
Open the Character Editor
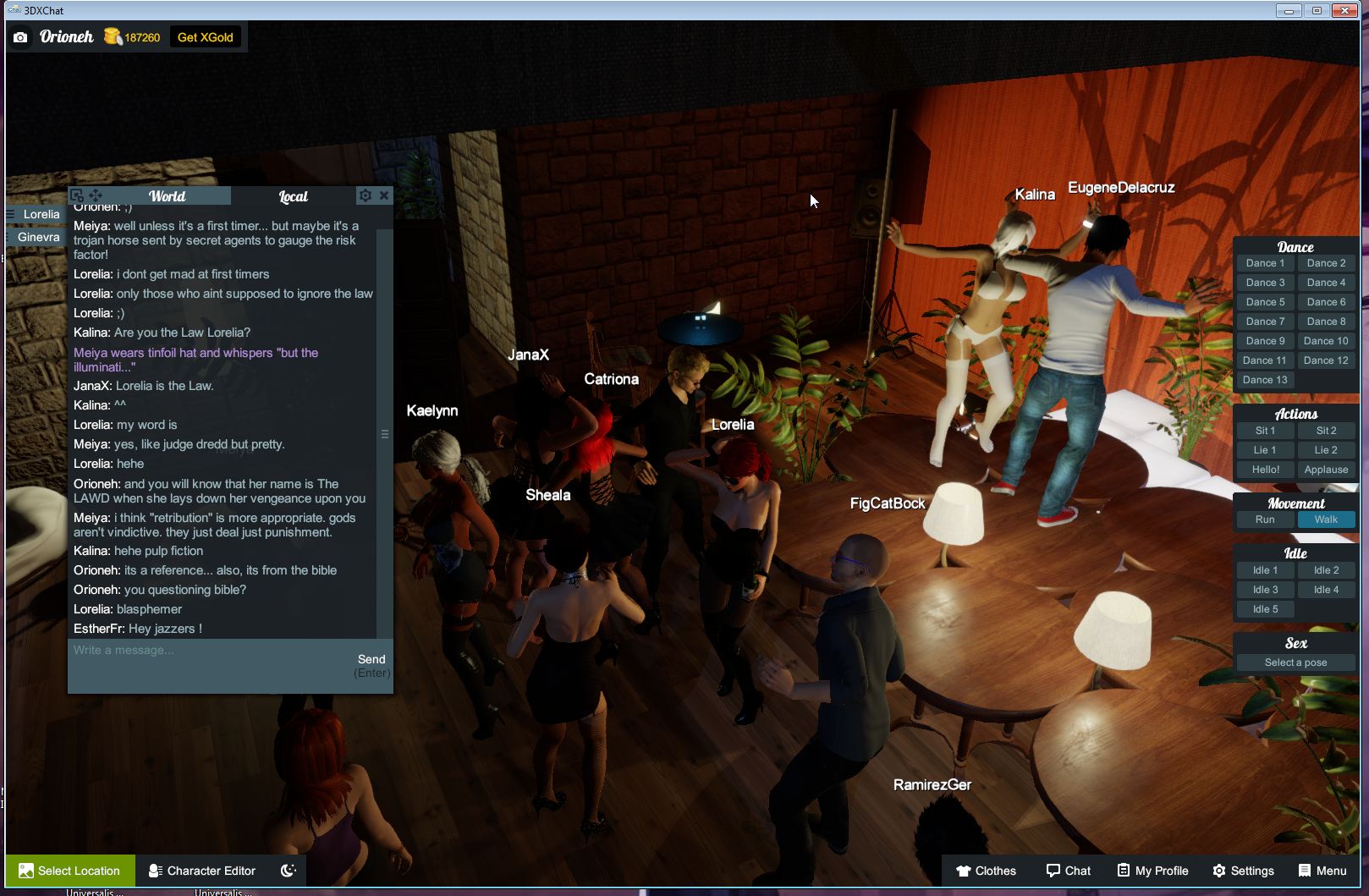click(x=201, y=871)
